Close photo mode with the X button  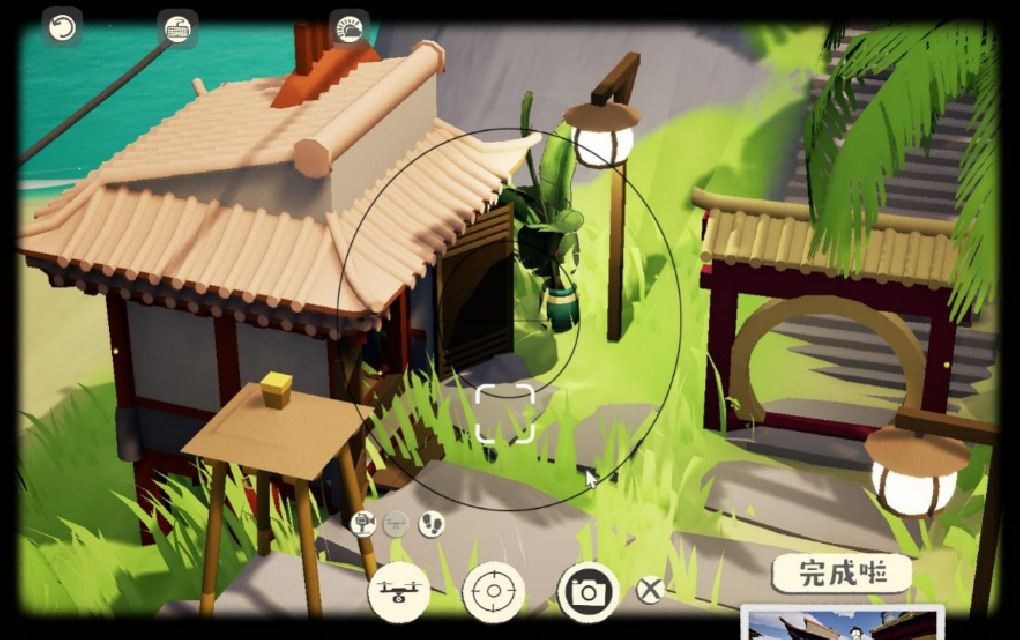coord(650,590)
